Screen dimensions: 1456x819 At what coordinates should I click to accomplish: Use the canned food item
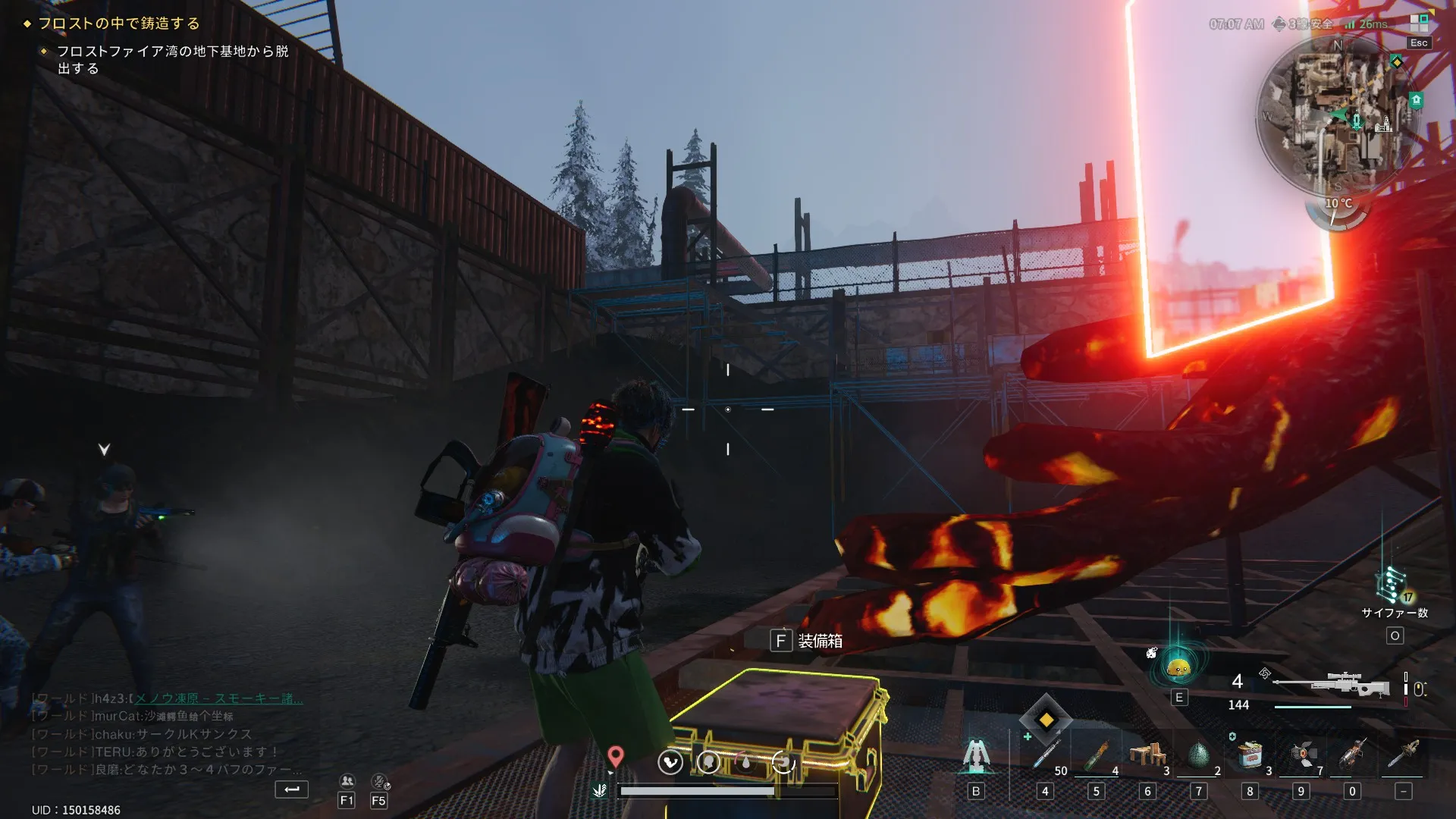(x=1250, y=755)
